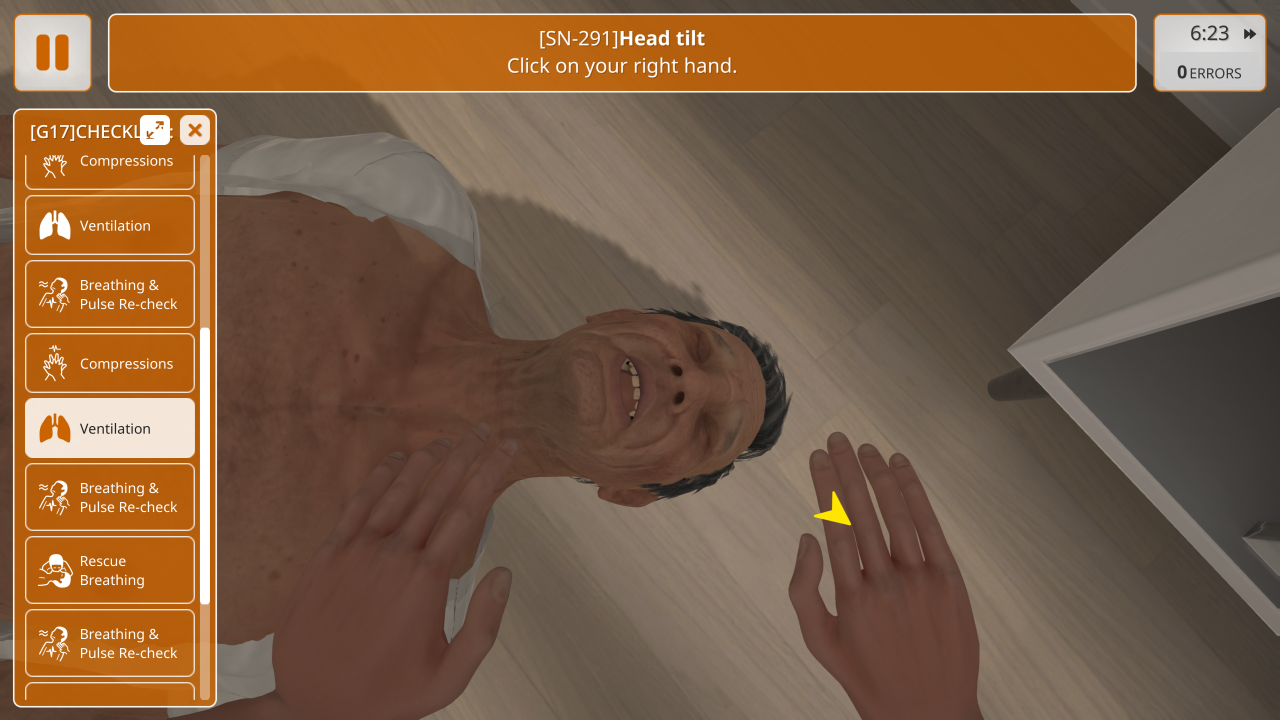Viewport: 1280px width, 720px height.
Task: Open the Rescue Breathing checklist step
Action: (x=110, y=570)
